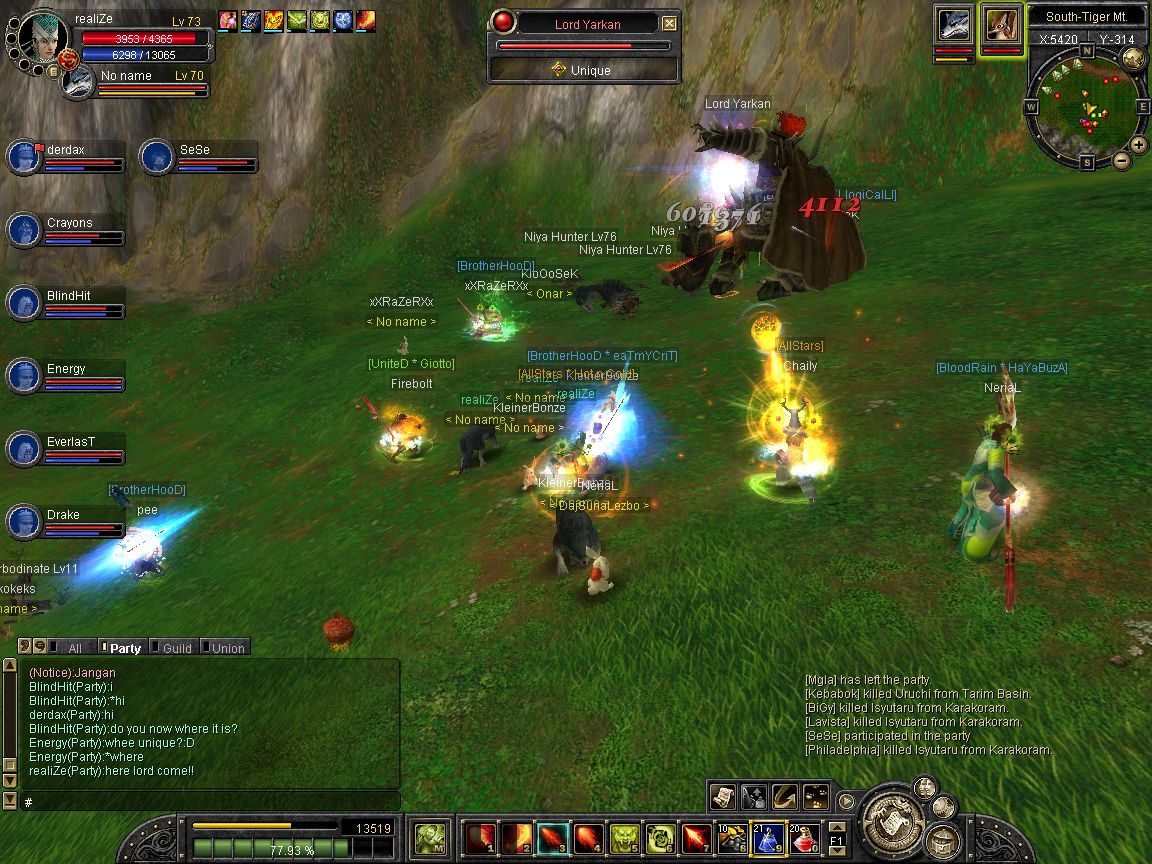Zoom in the minimap
1152x864 pixels.
tap(1139, 145)
